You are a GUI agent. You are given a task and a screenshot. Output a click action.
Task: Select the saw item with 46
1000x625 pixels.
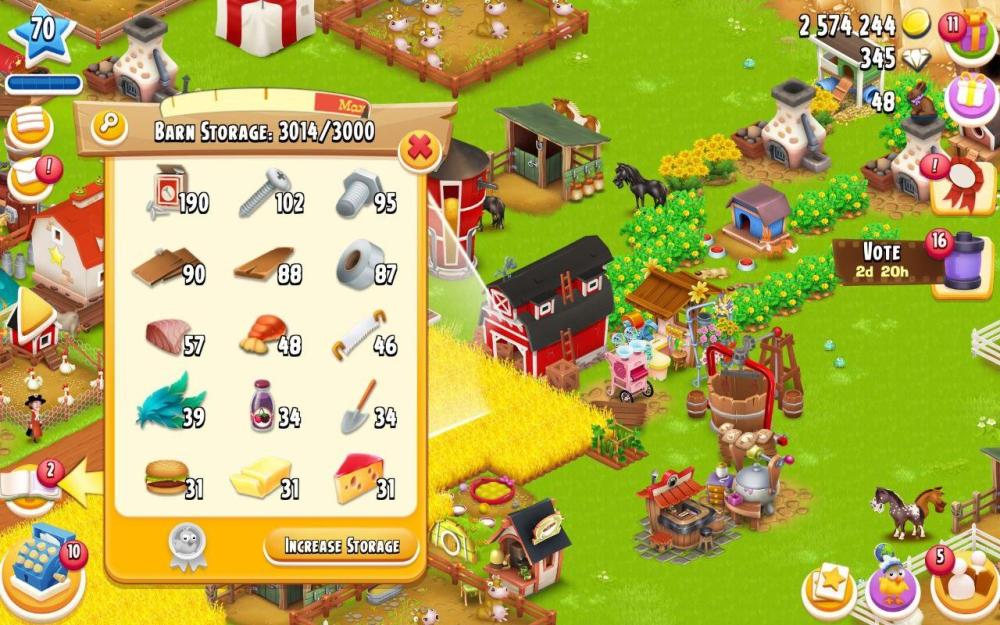tap(361, 336)
